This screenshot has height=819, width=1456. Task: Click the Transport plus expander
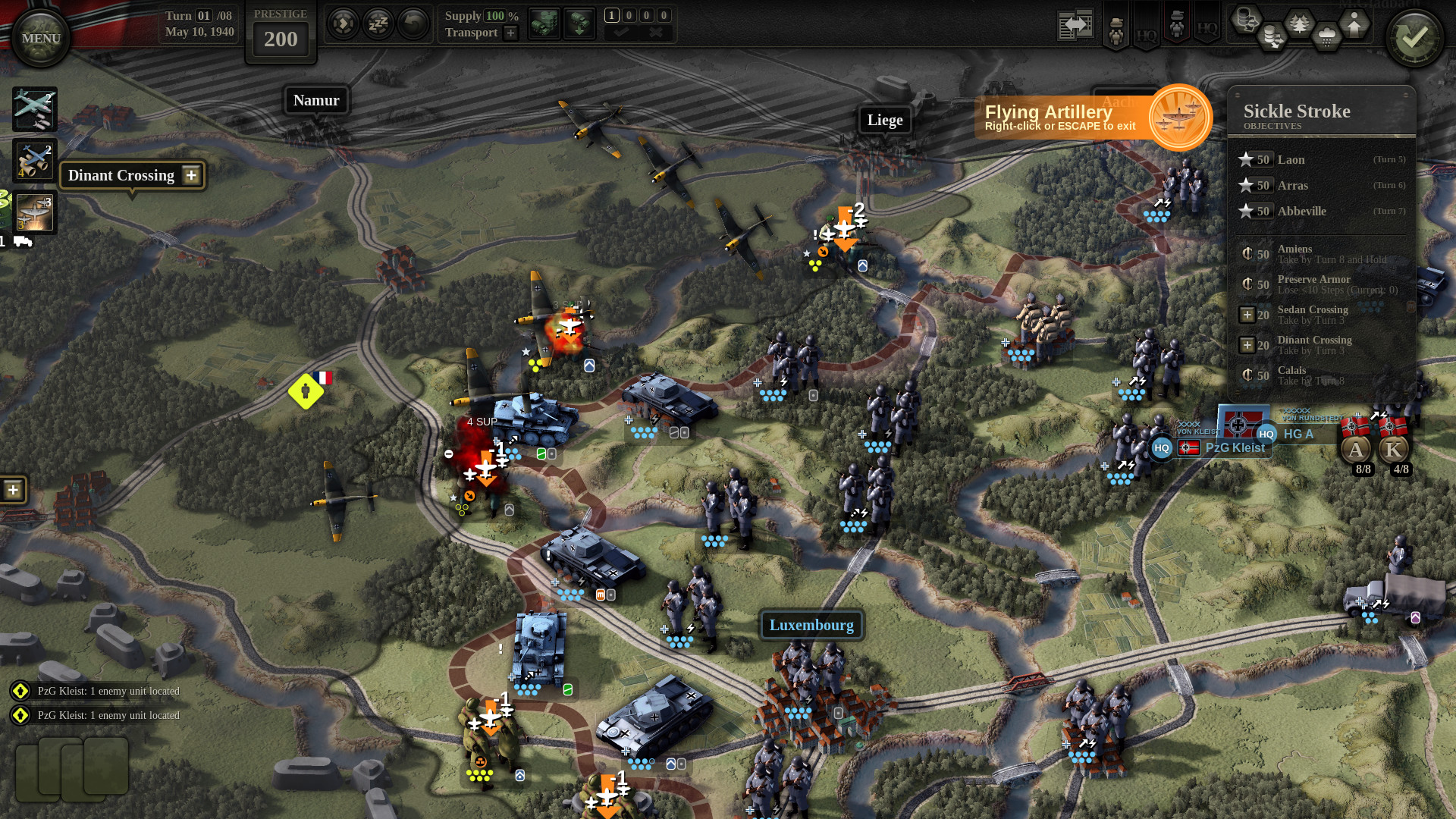[x=510, y=33]
